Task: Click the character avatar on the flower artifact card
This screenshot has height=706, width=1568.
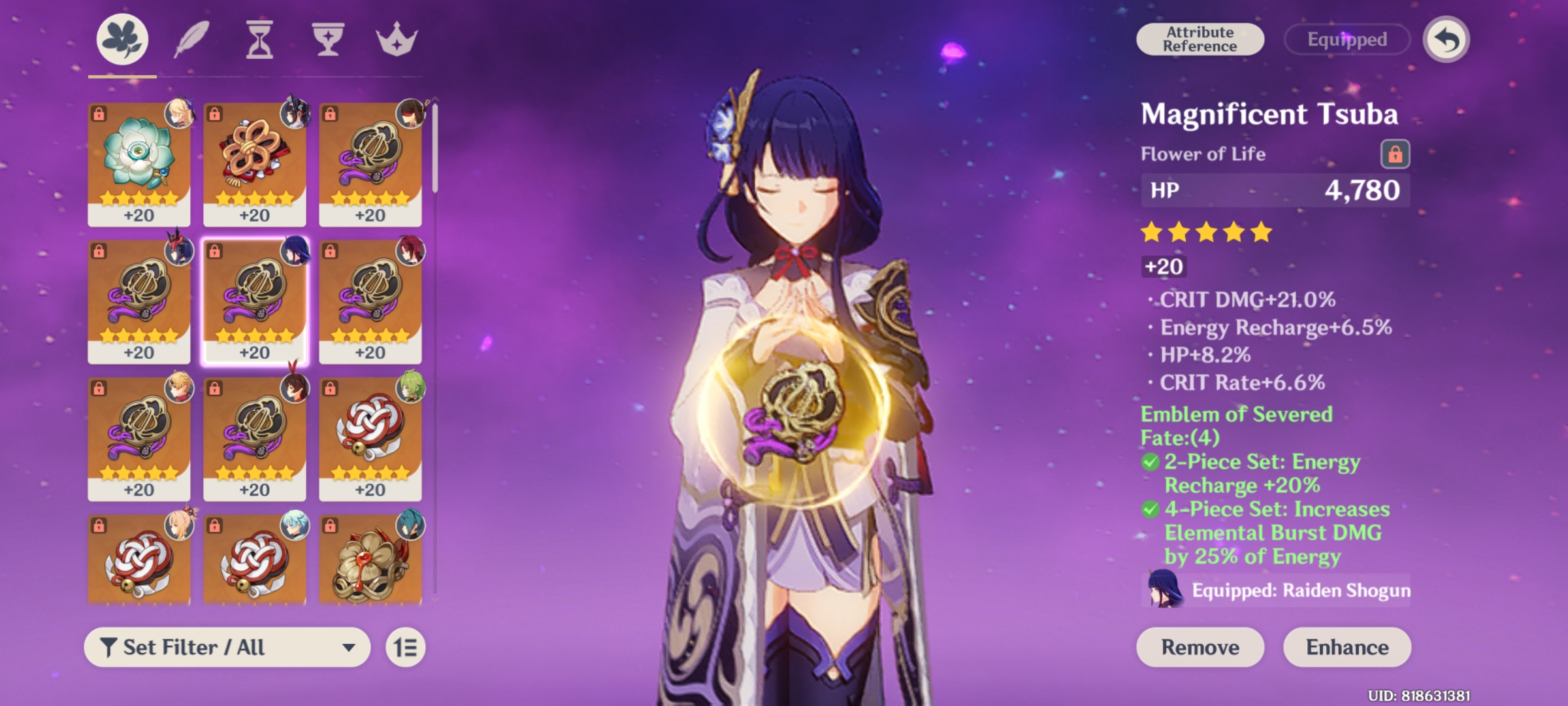Action: [x=178, y=114]
